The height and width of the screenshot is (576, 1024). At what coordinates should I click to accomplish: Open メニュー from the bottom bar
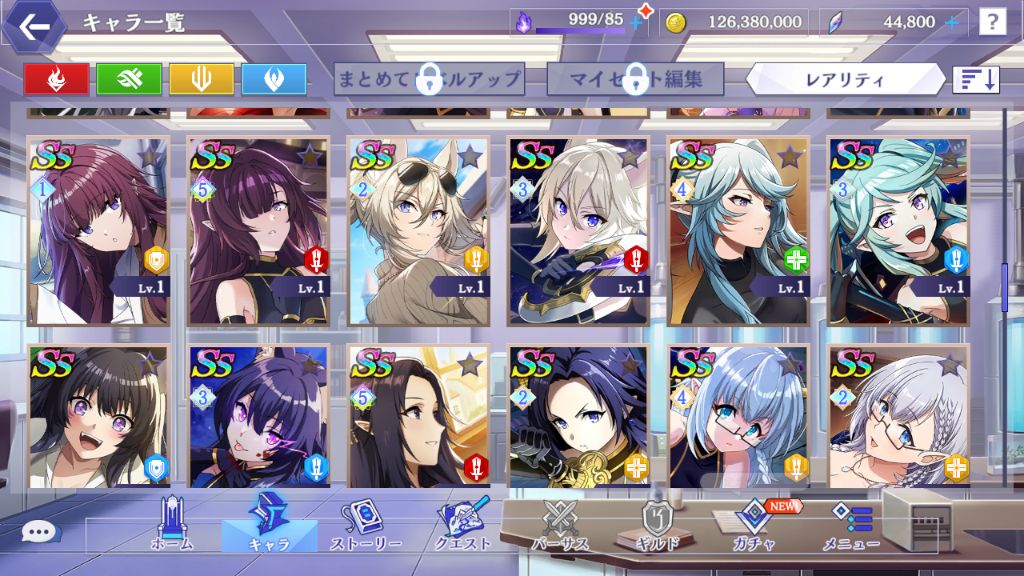pyautogui.click(x=852, y=526)
